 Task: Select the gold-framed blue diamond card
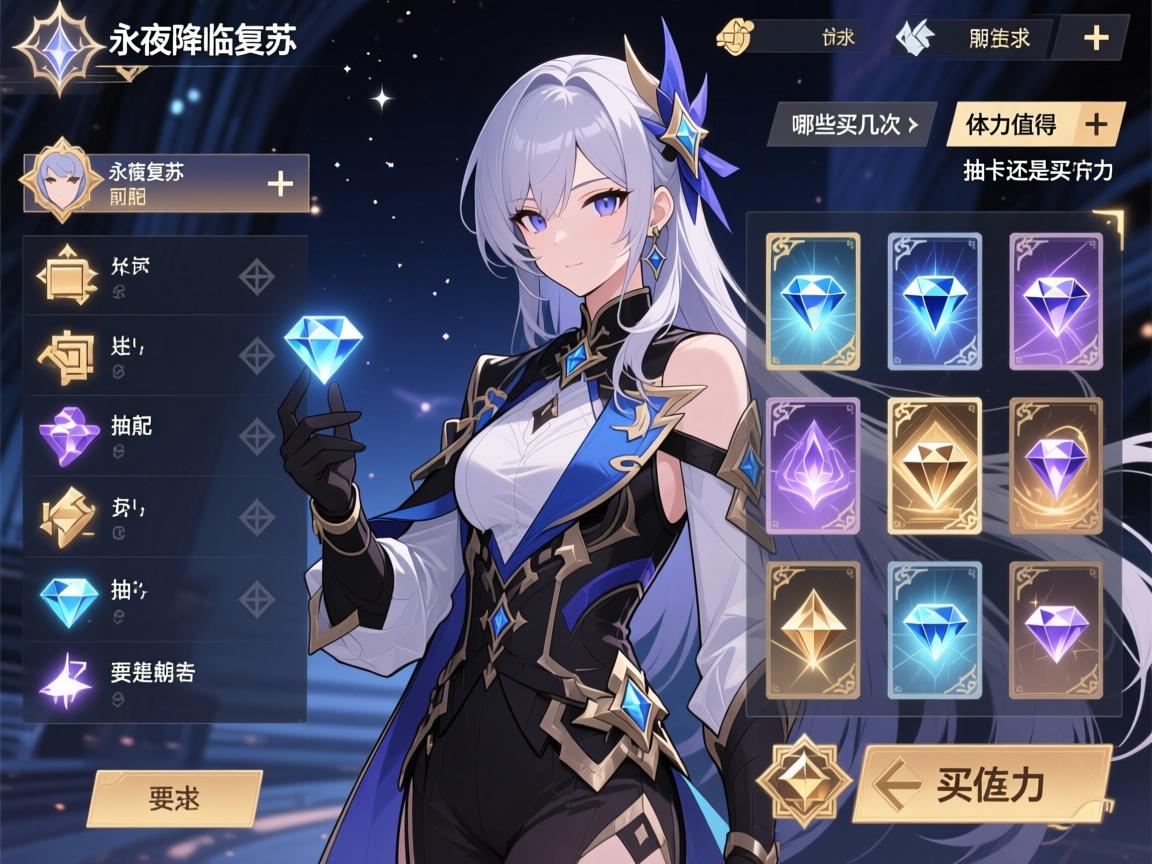click(813, 301)
